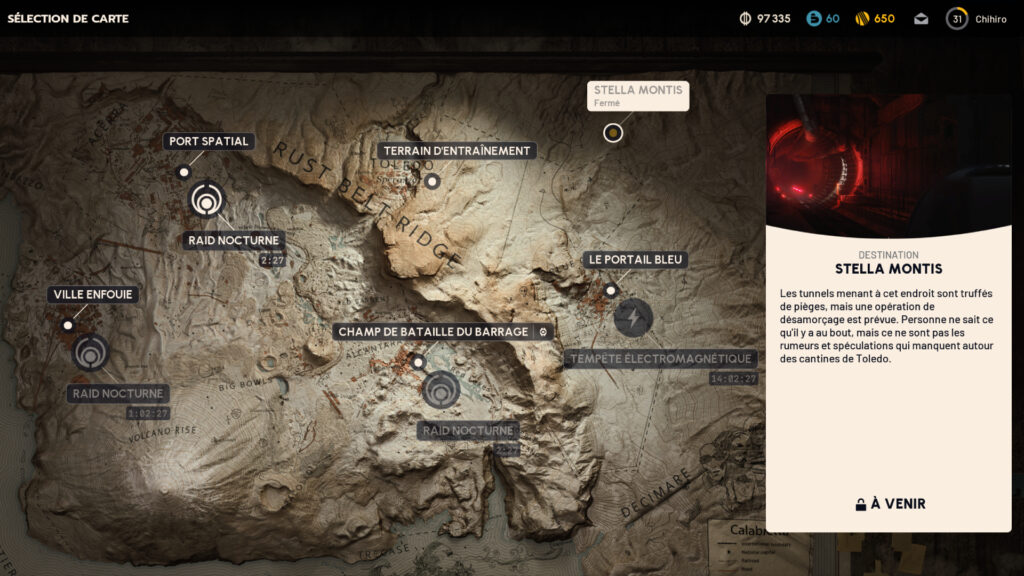The width and height of the screenshot is (1024, 576).
Task: Pick the Ville Enfouie location label
Action: click(93, 294)
